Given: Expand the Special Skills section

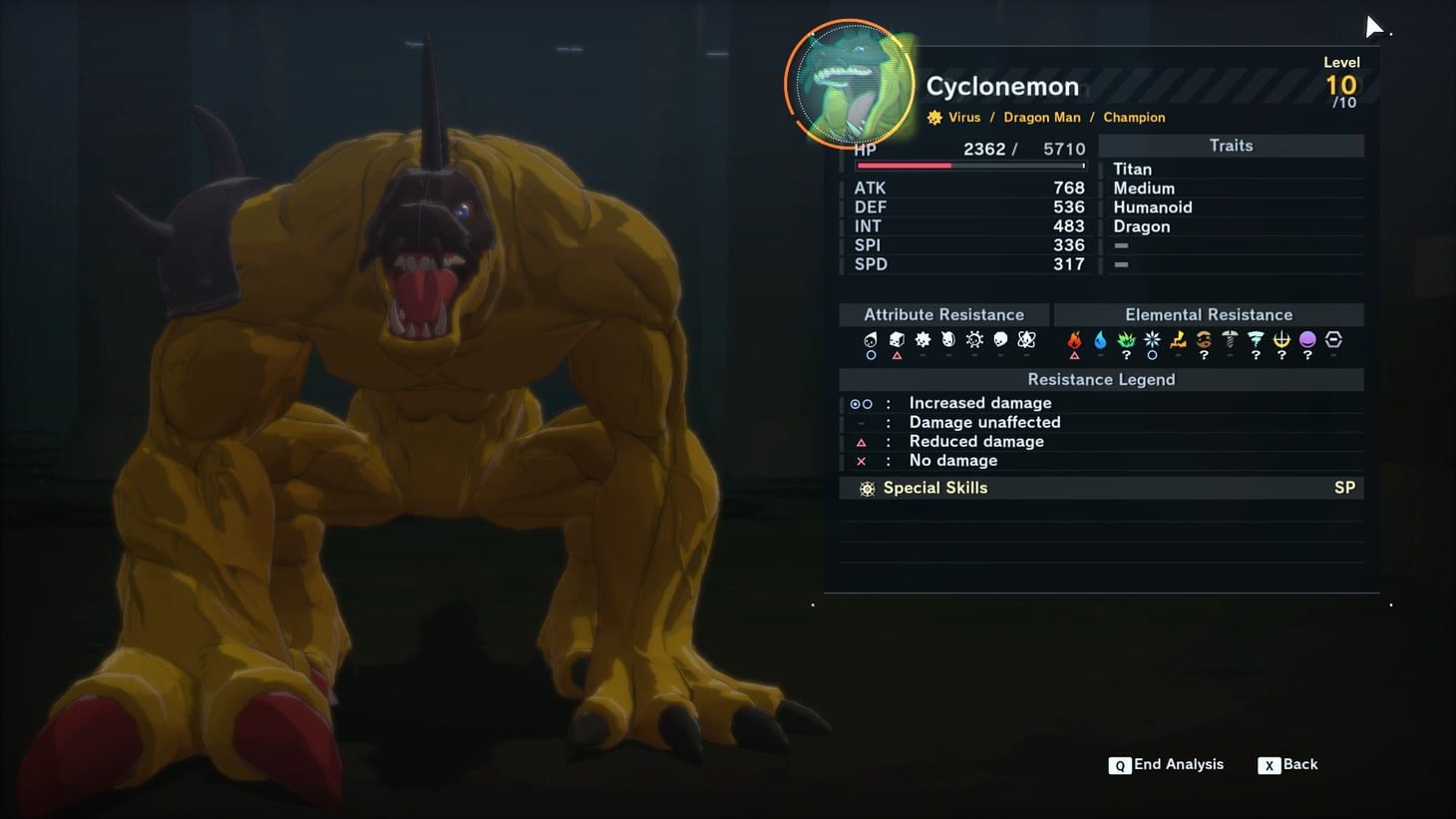Looking at the screenshot, I should (935, 488).
